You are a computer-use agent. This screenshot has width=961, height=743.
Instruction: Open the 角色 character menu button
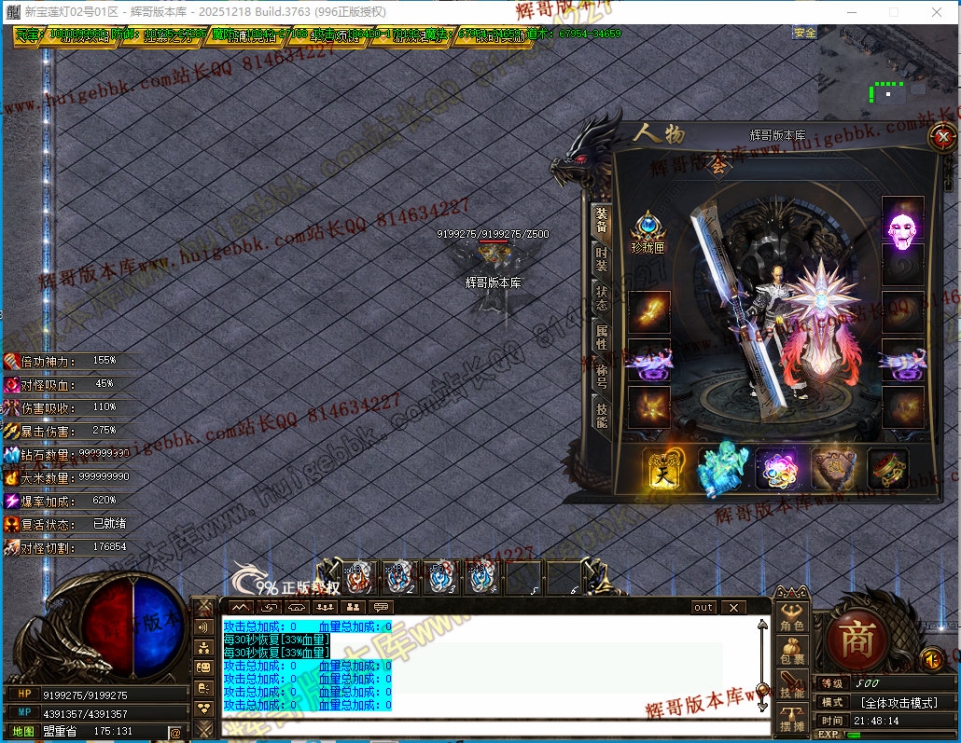[x=793, y=618]
